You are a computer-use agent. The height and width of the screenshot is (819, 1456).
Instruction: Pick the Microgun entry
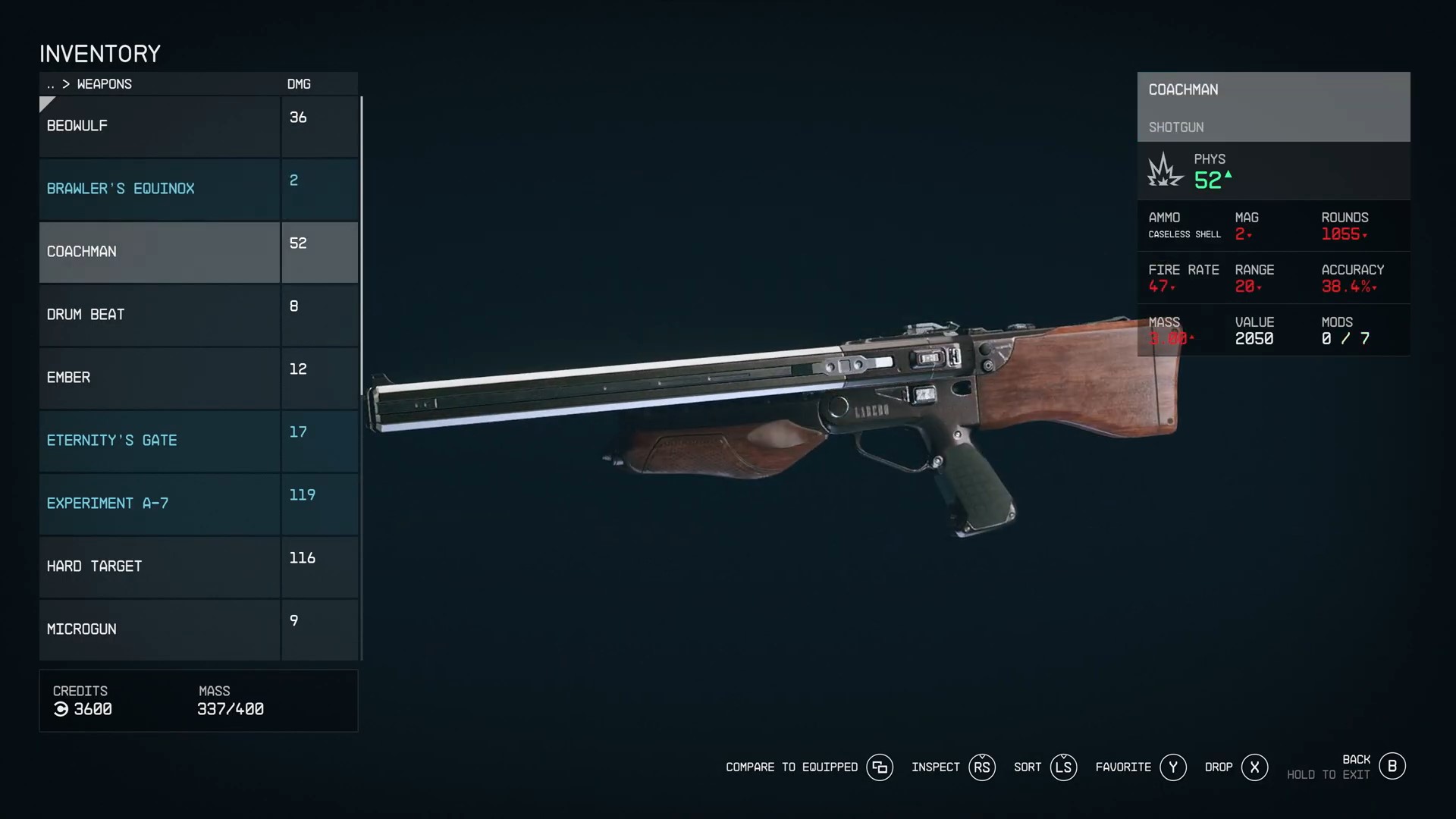(159, 629)
